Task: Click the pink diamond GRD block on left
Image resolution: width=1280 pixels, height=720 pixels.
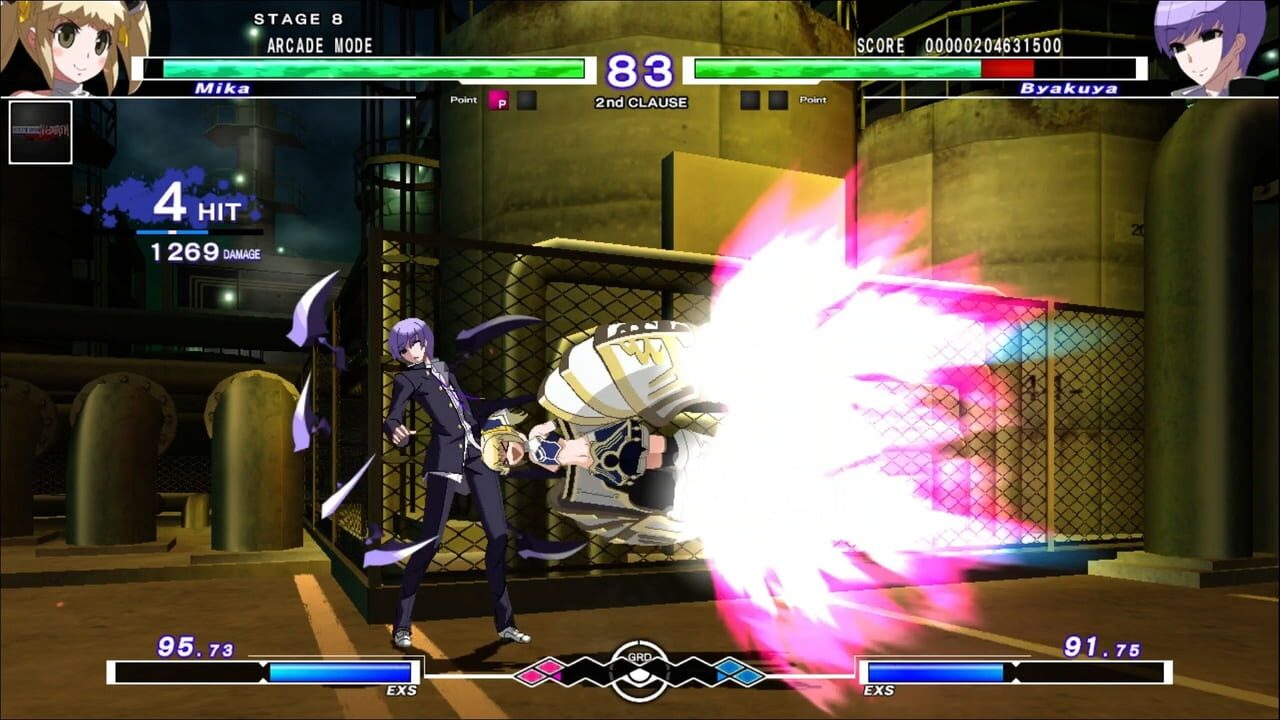Action: (x=530, y=676)
